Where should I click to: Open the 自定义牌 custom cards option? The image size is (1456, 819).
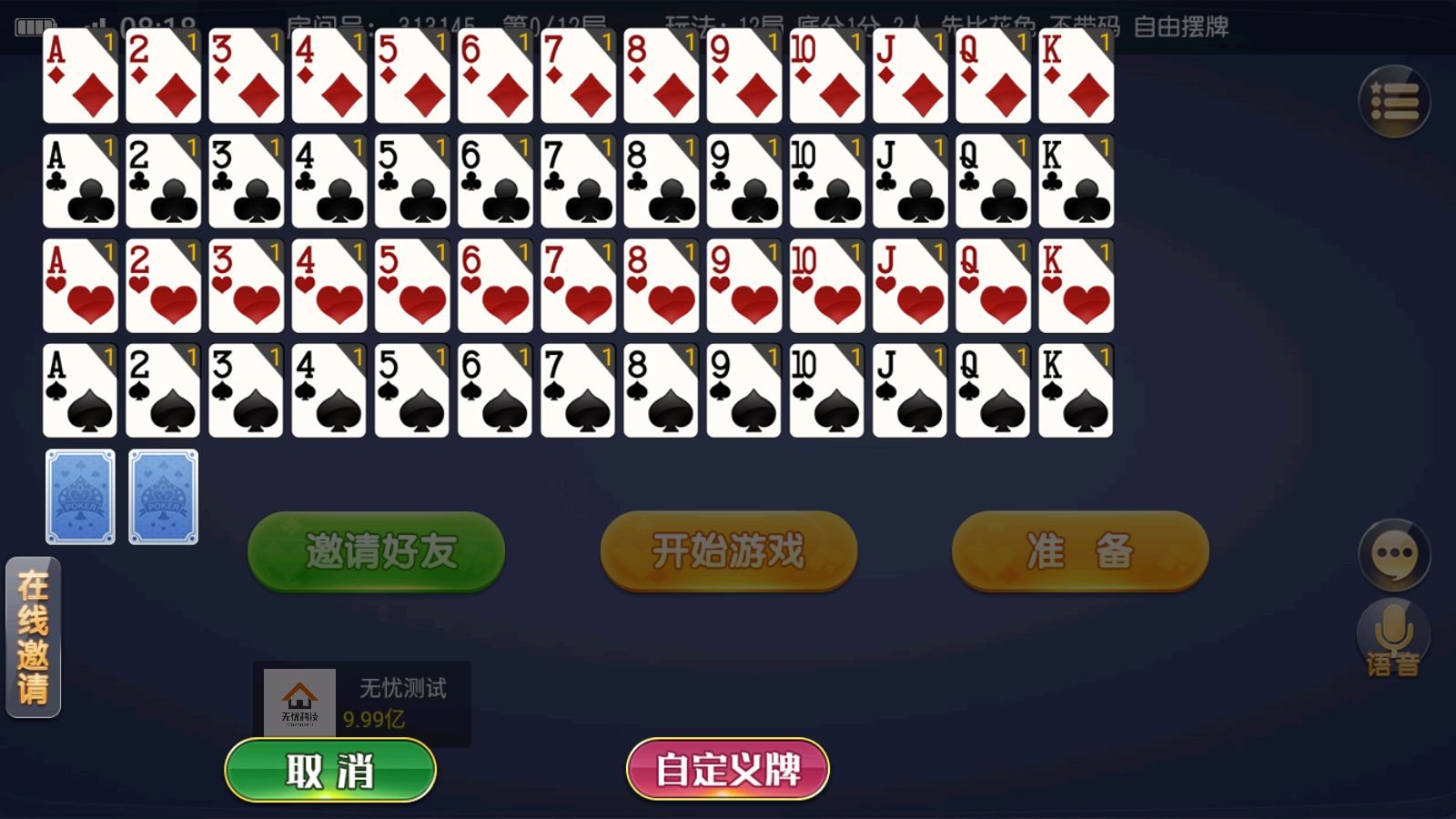726,769
